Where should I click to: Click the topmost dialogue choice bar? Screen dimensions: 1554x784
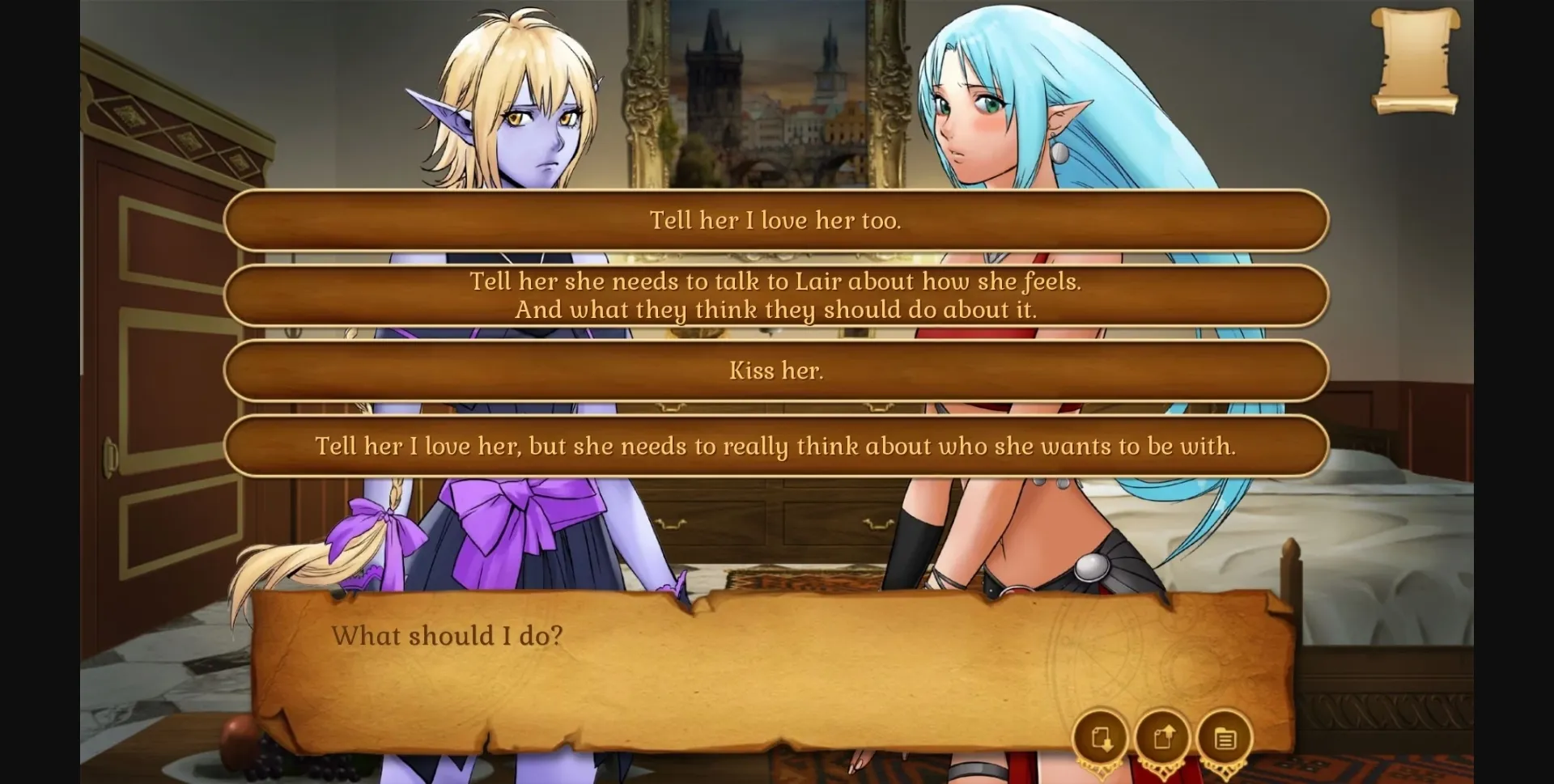pyautogui.click(x=775, y=220)
